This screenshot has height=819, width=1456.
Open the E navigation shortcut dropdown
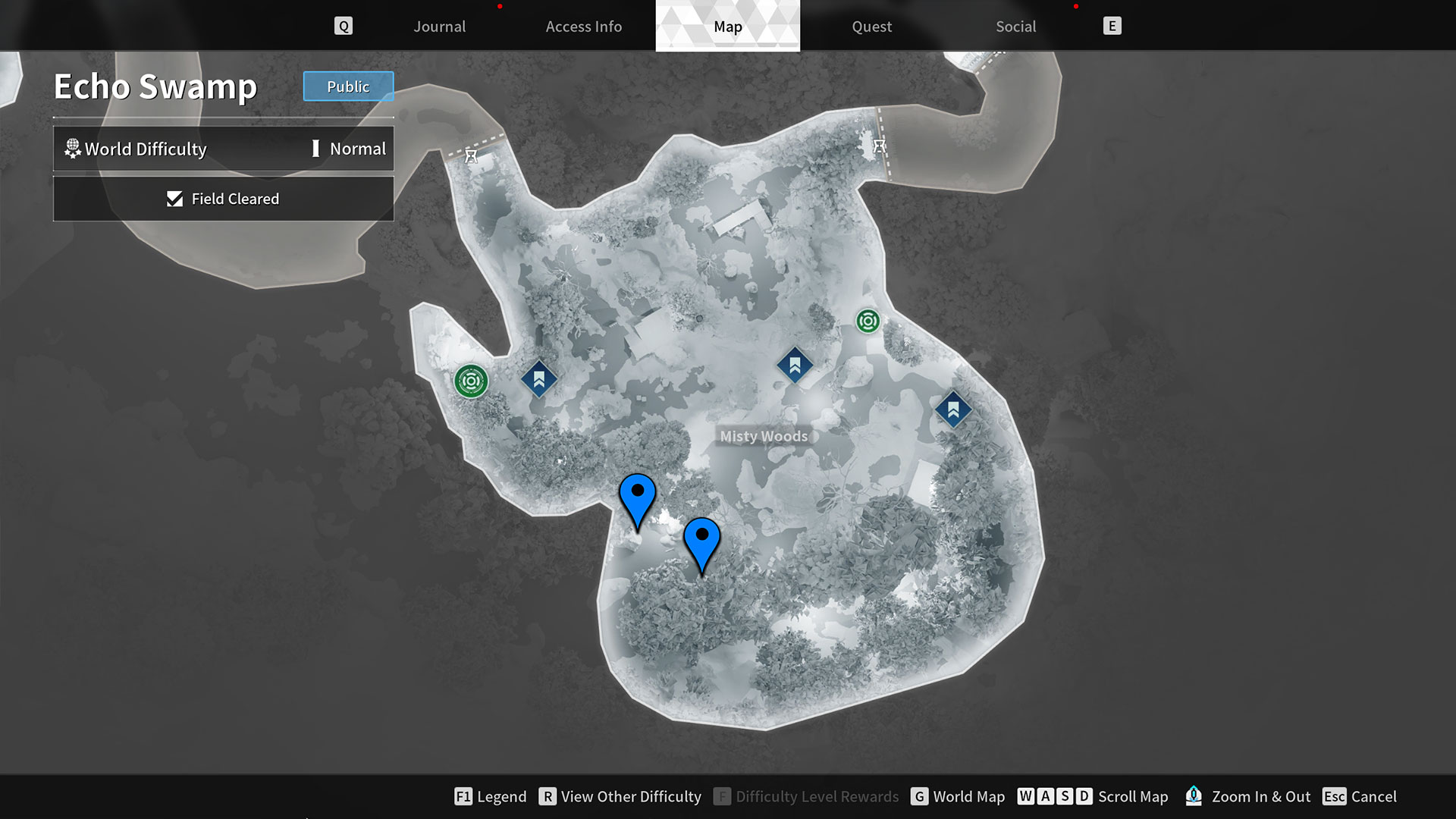[1112, 25]
